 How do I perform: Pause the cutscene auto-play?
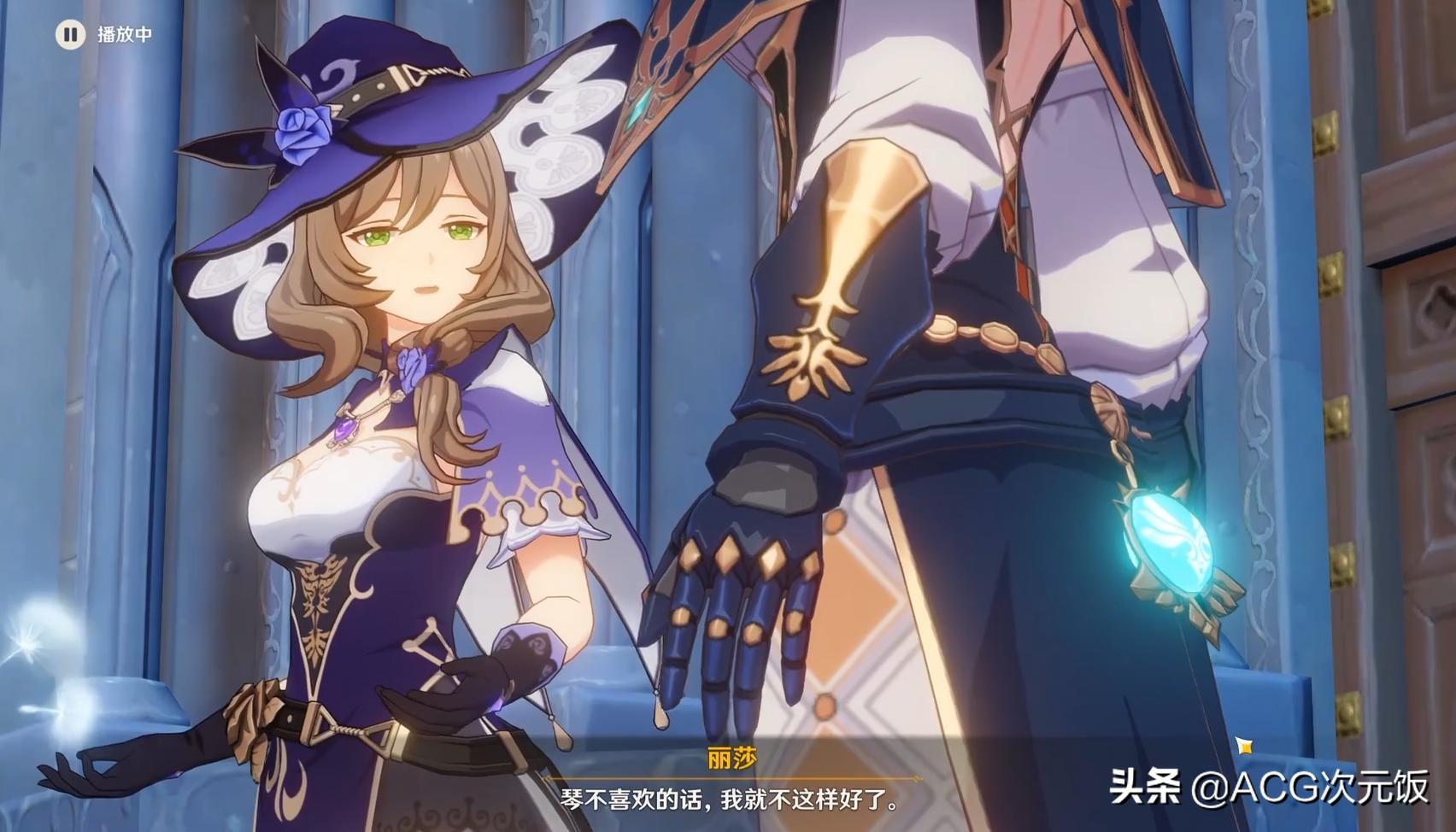click(x=70, y=35)
